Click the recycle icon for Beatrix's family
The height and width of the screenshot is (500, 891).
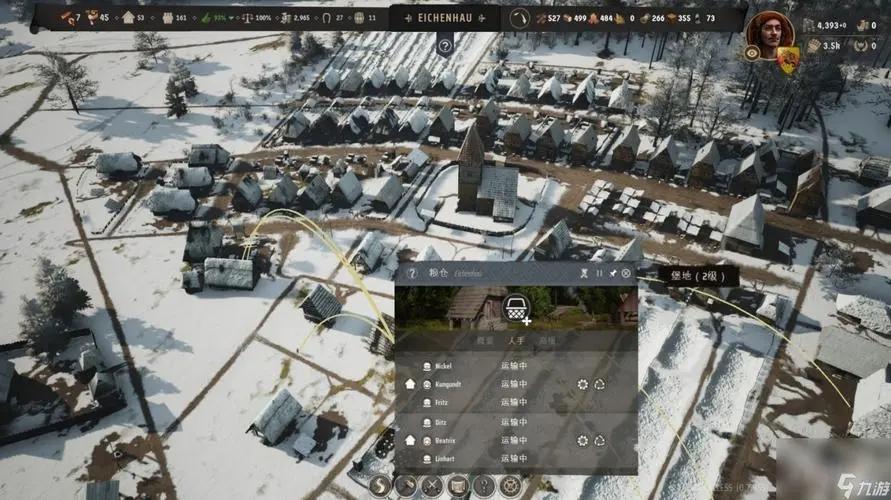599,440
